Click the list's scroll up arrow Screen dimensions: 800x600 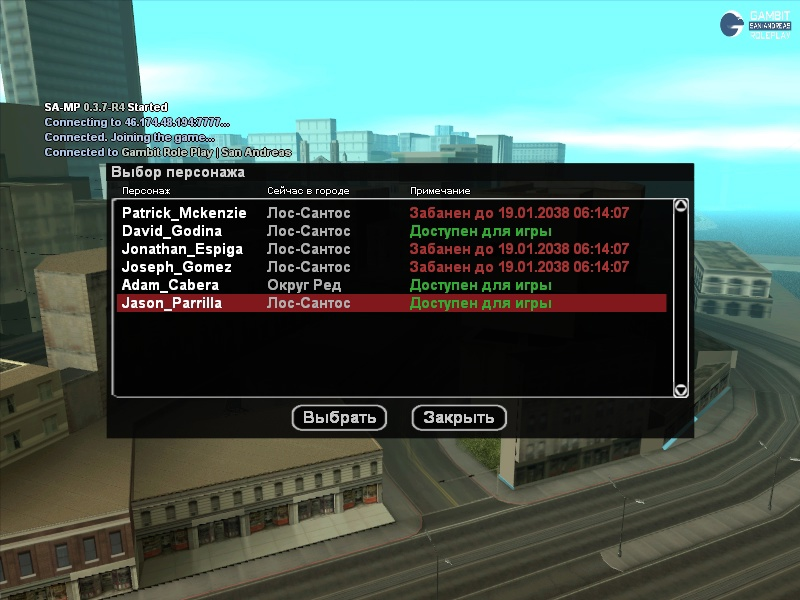[681, 207]
